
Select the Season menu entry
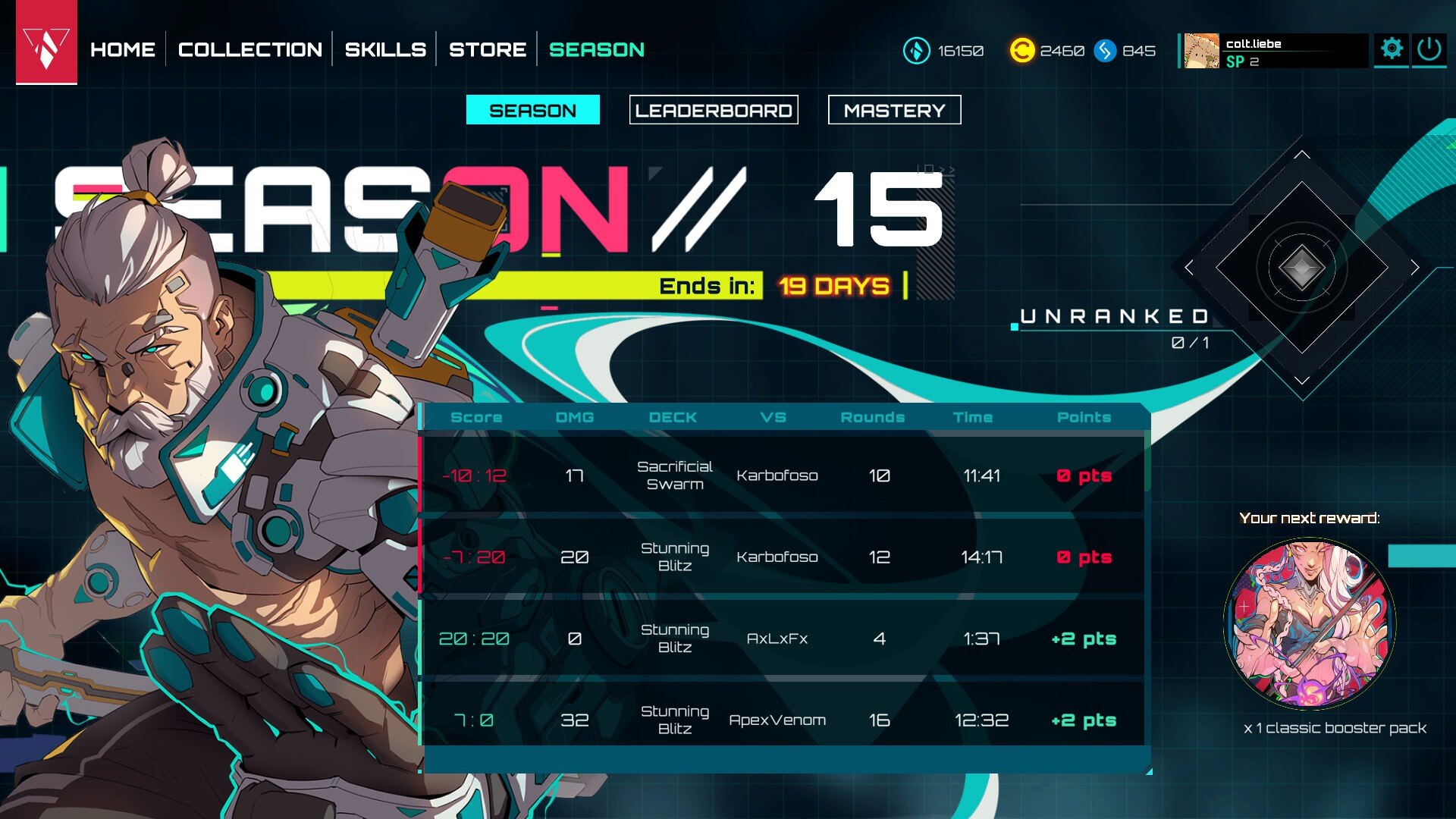click(x=597, y=50)
